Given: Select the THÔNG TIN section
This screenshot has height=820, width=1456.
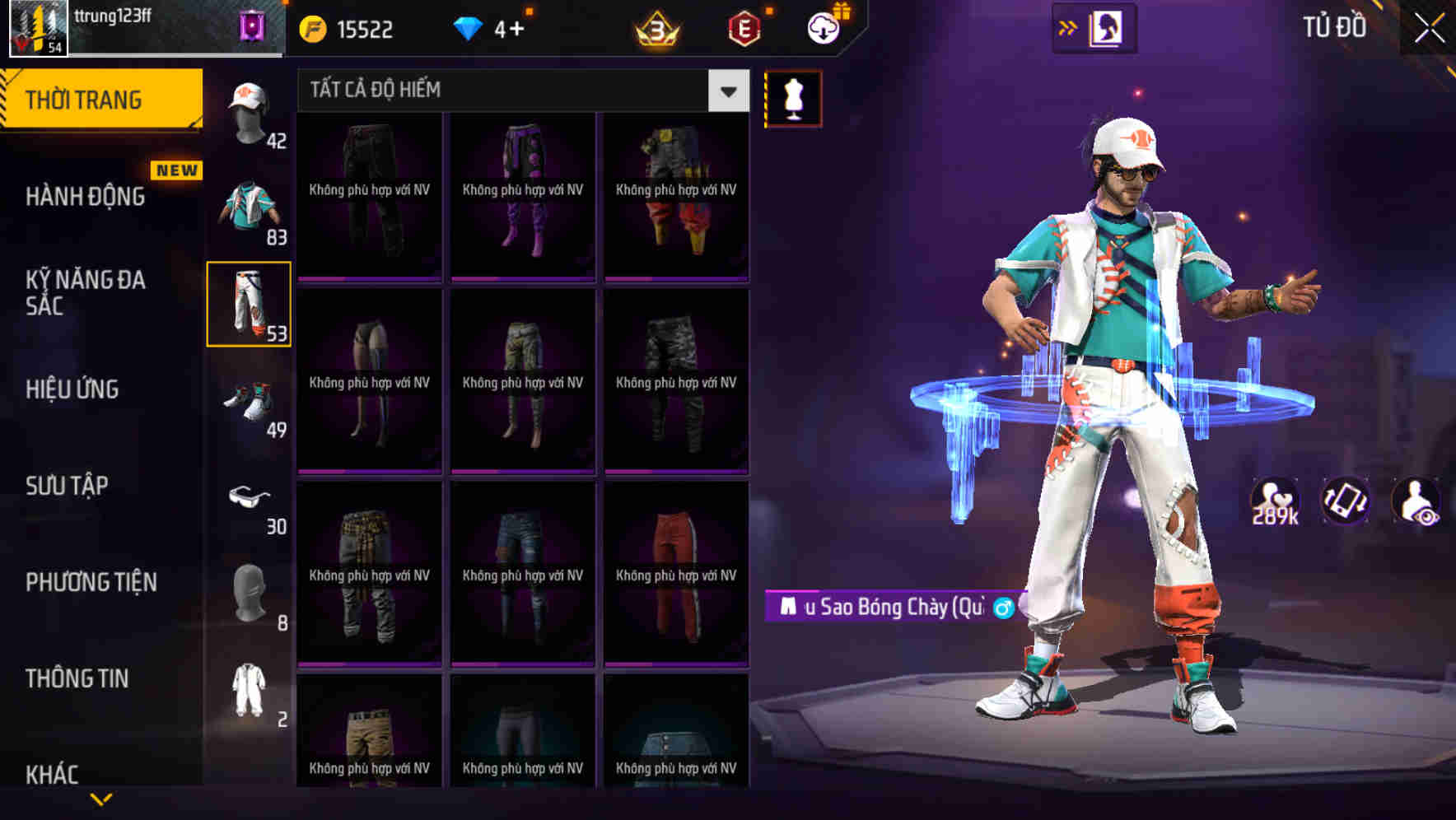Looking at the screenshot, I should 74,678.
